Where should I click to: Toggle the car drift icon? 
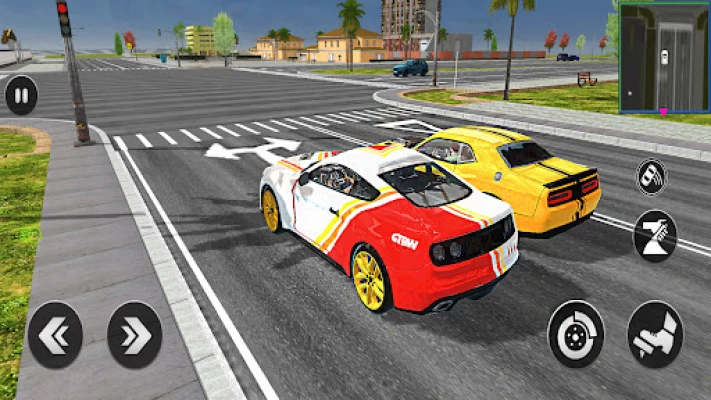(652, 177)
